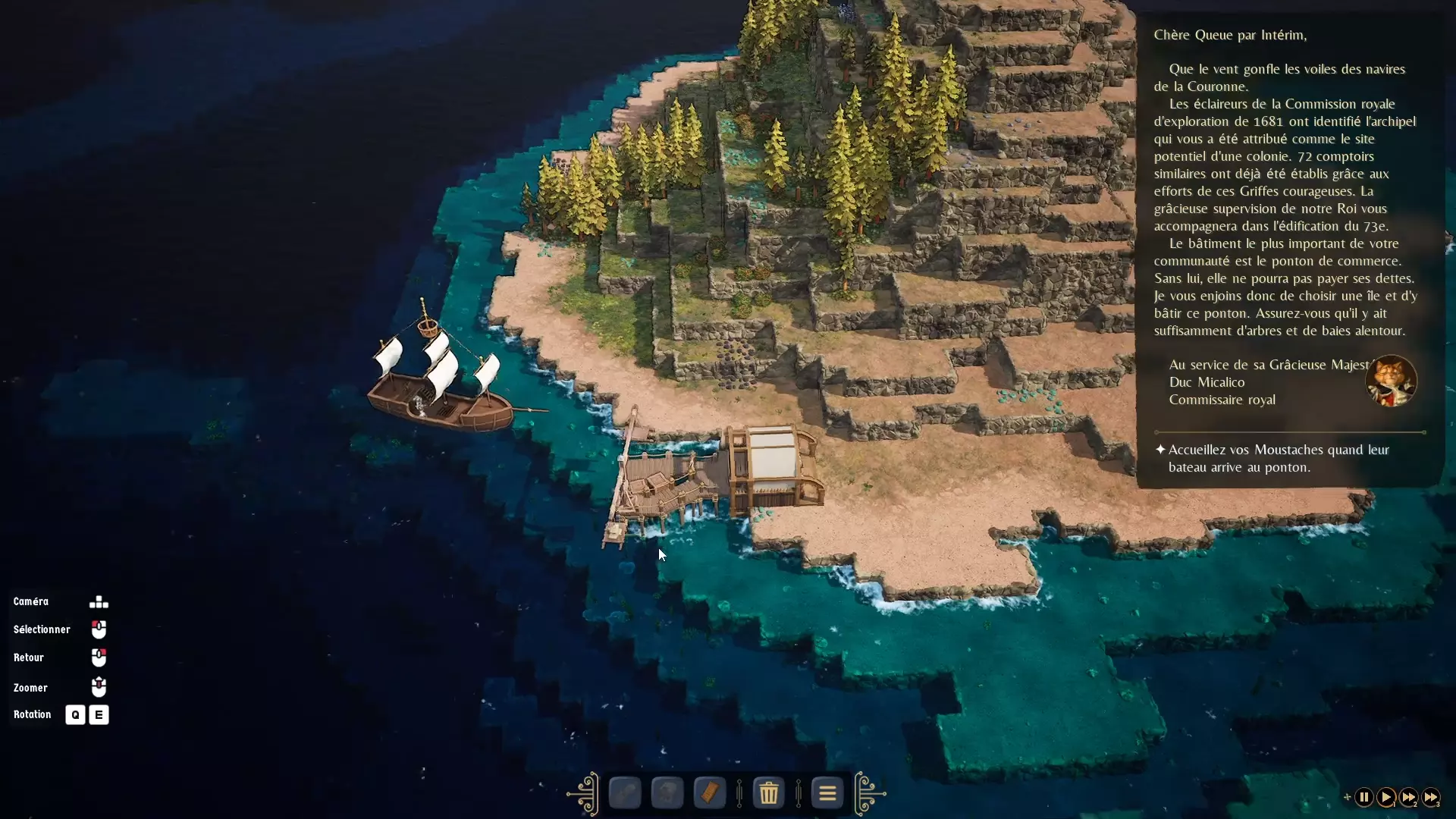Select the first grayed-out building tool
Viewport: 1456px width, 819px height.
pos(624,793)
